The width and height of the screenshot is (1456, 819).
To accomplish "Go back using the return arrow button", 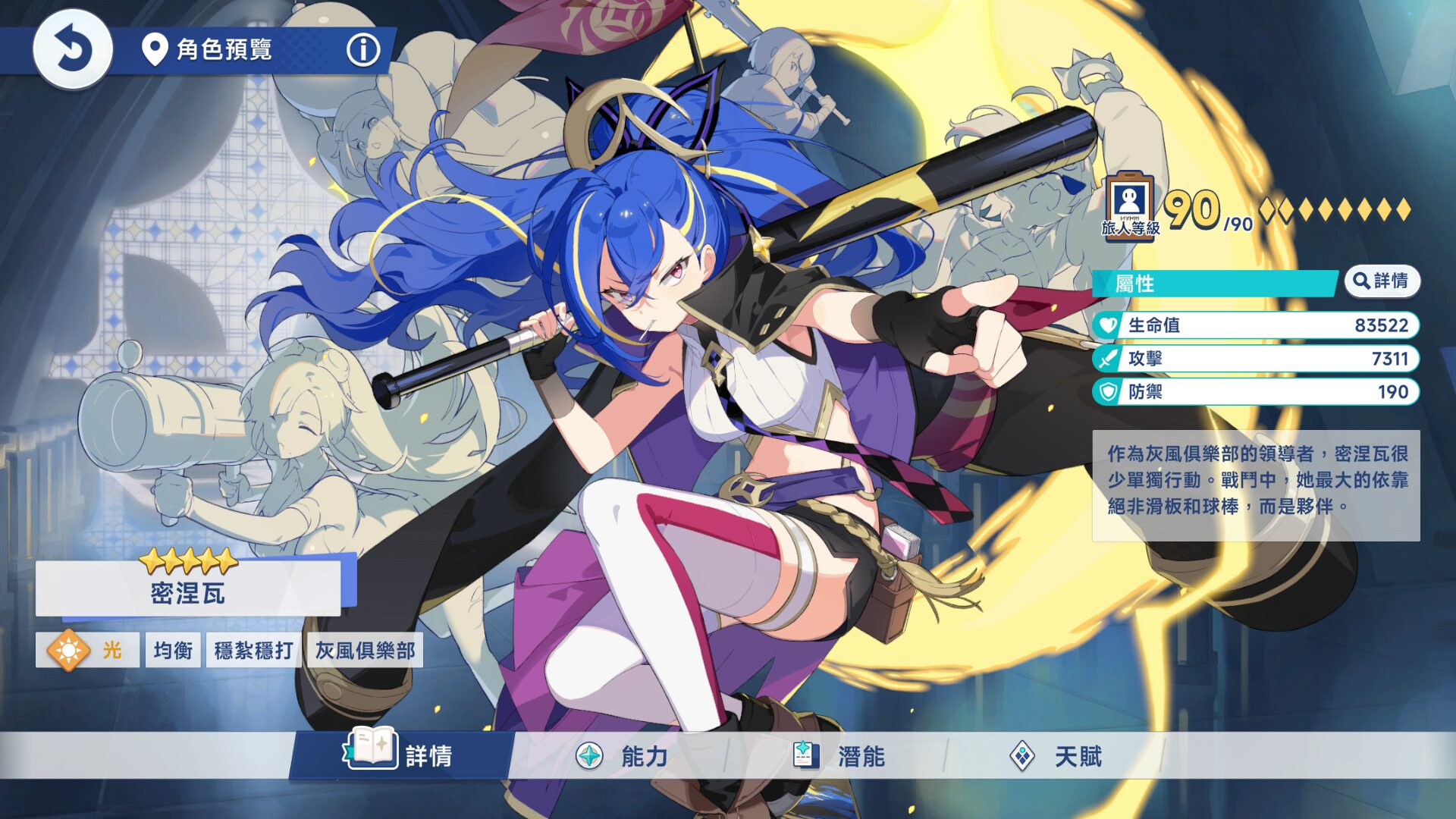I will [73, 50].
